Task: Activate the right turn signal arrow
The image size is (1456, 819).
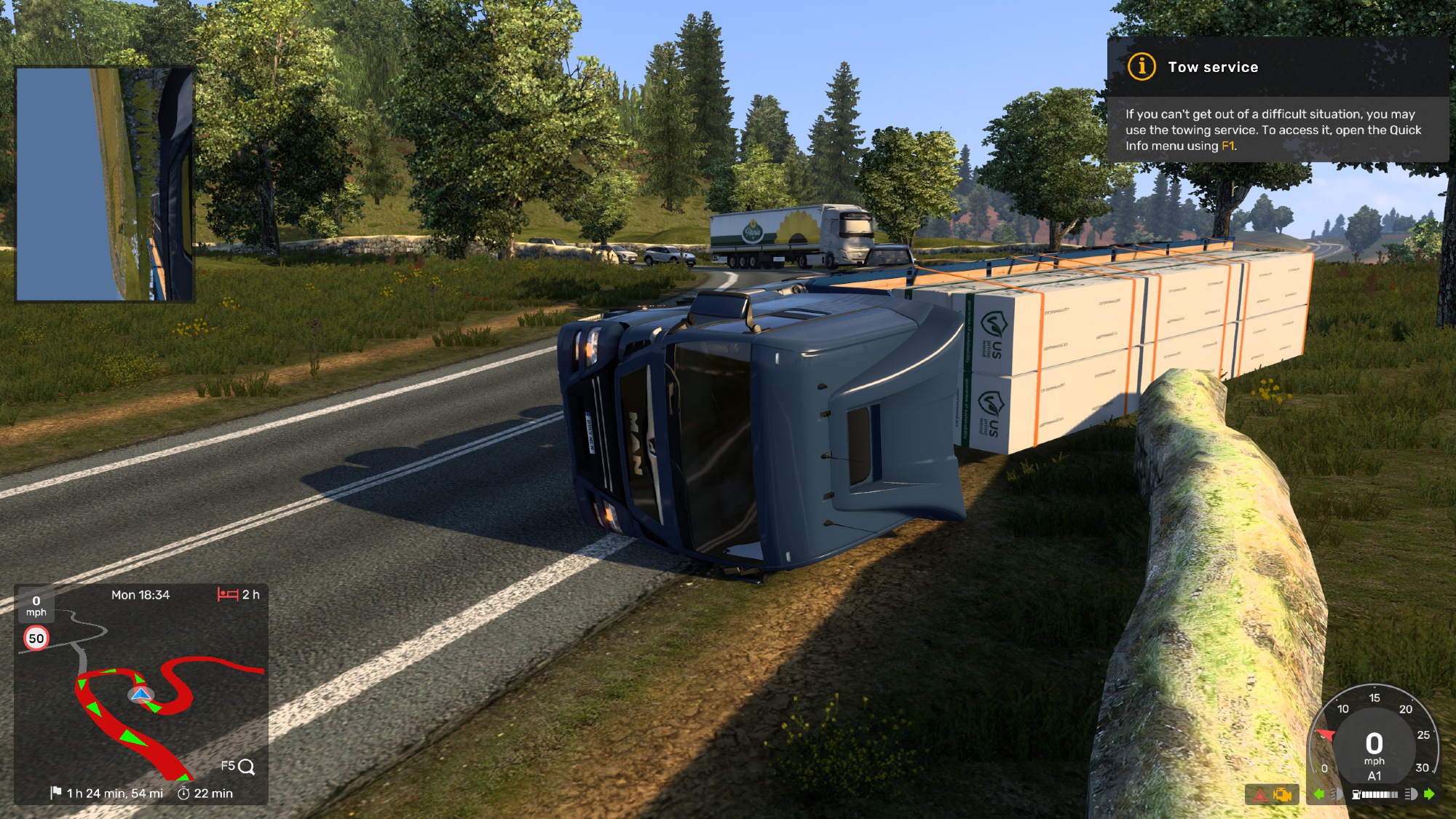Action: coord(1429,794)
